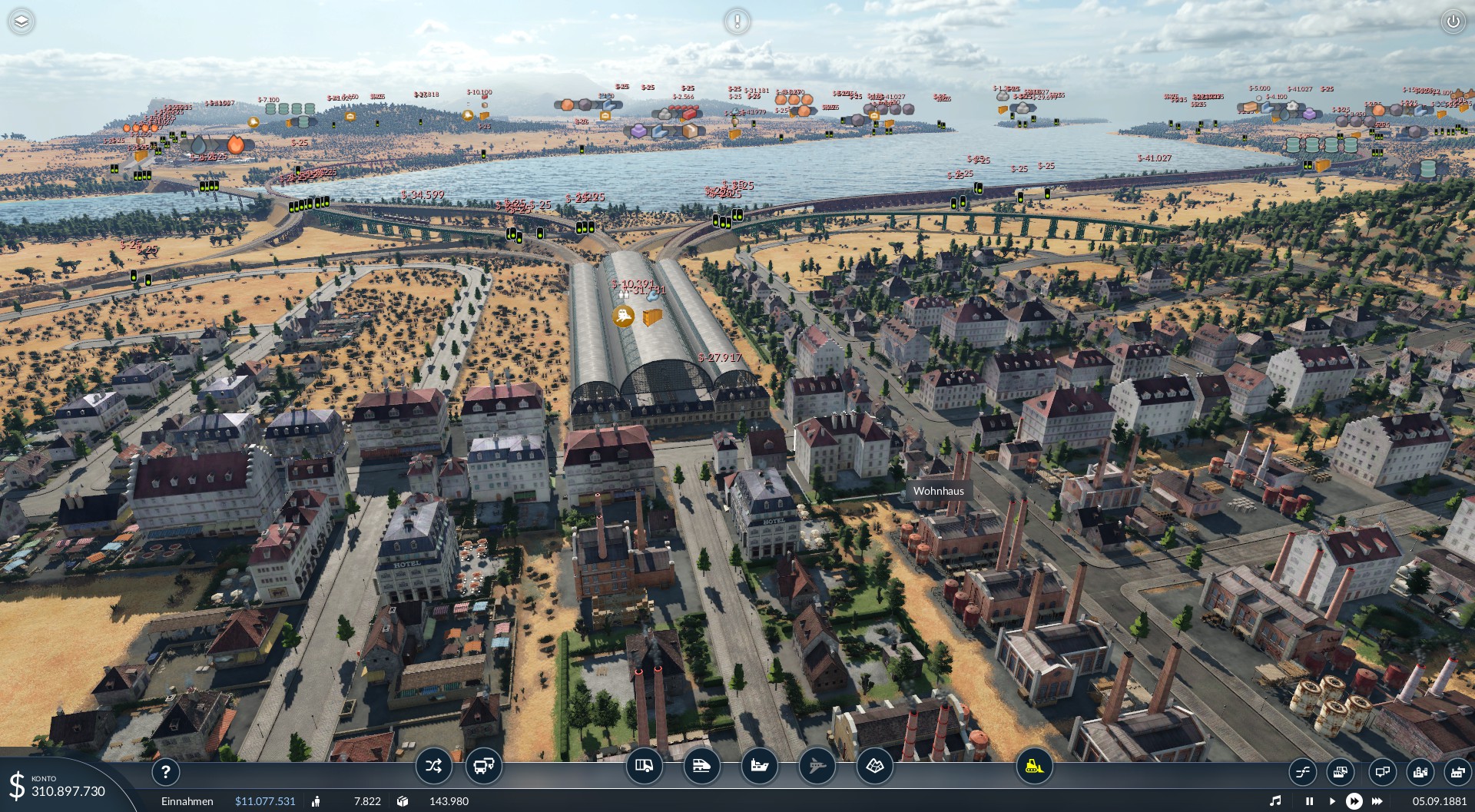Open the power button game menu
The height and width of the screenshot is (812, 1475).
tap(1453, 22)
